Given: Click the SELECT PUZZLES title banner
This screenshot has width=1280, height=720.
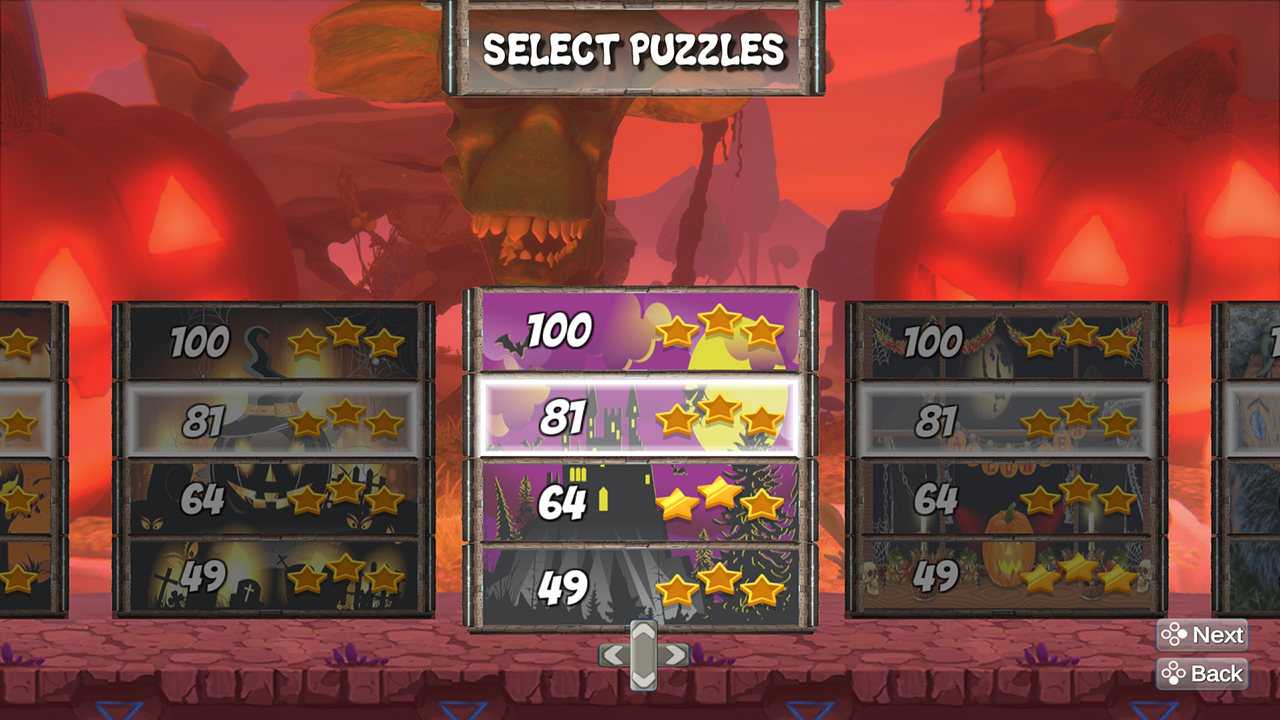Looking at the screenshot, I should [640, 45].
